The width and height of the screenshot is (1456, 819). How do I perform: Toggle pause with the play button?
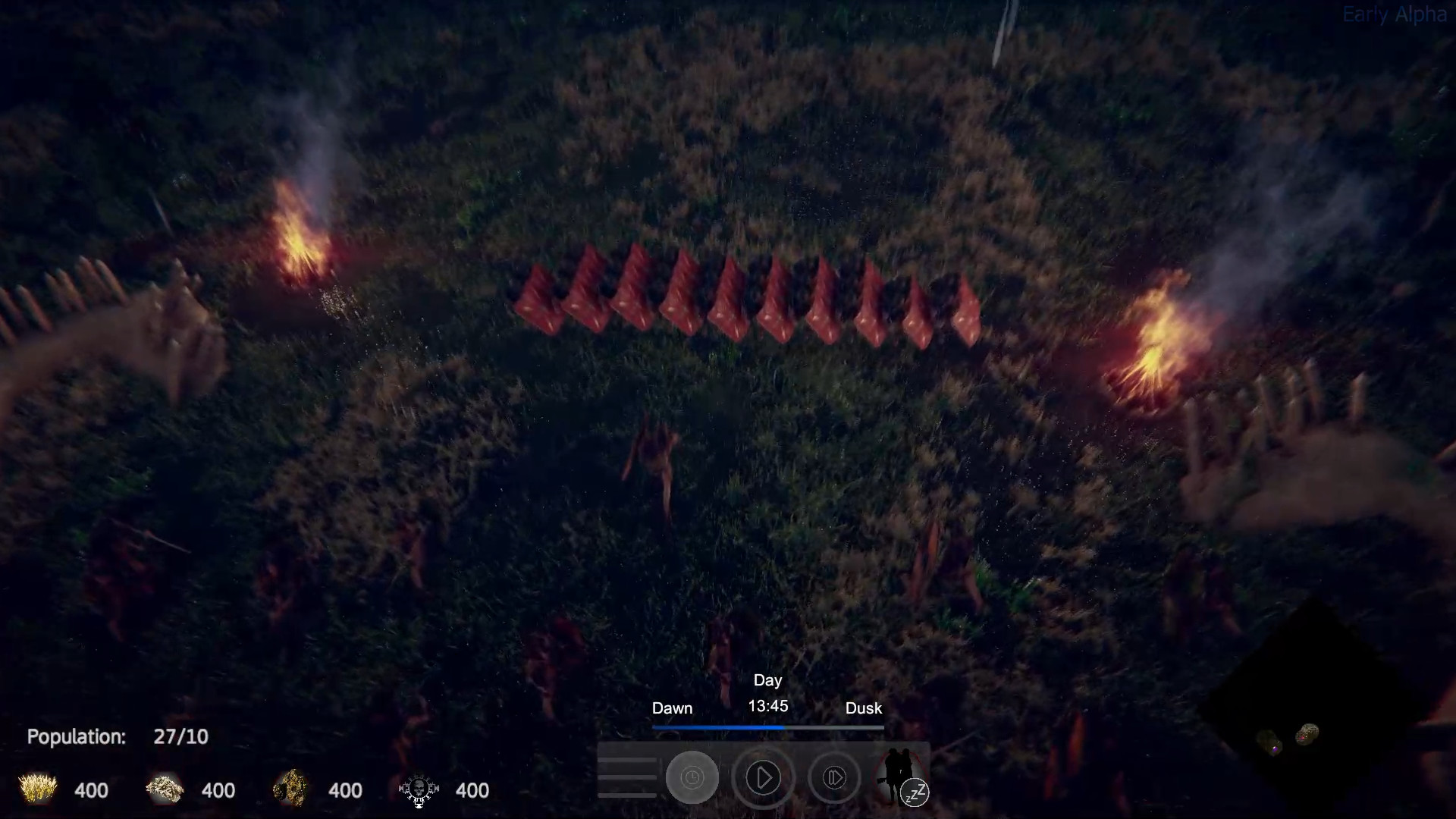point(764,777)
